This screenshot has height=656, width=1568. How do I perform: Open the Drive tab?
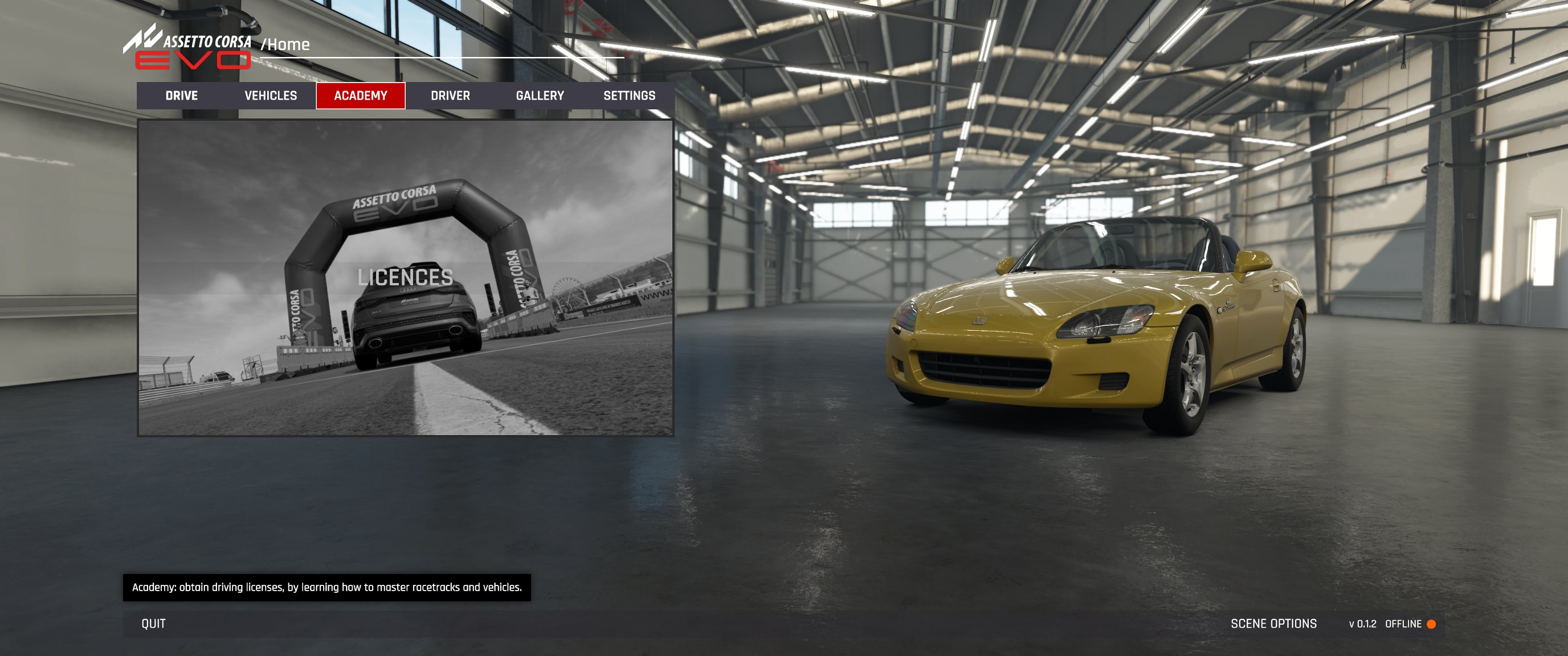(181, 96)
